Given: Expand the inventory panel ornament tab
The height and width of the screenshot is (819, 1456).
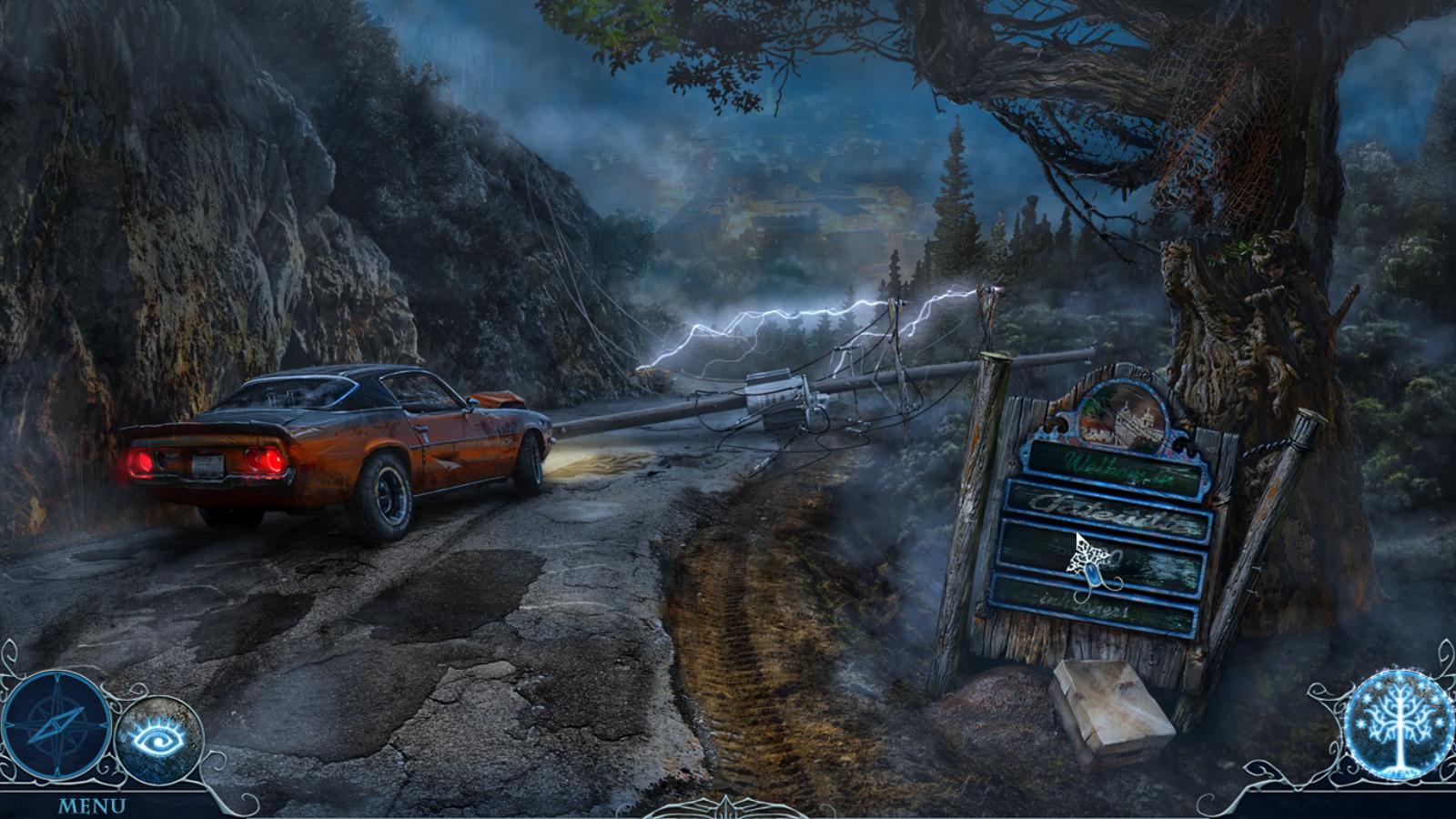Looking at the screenshot, I should [727, 807].
